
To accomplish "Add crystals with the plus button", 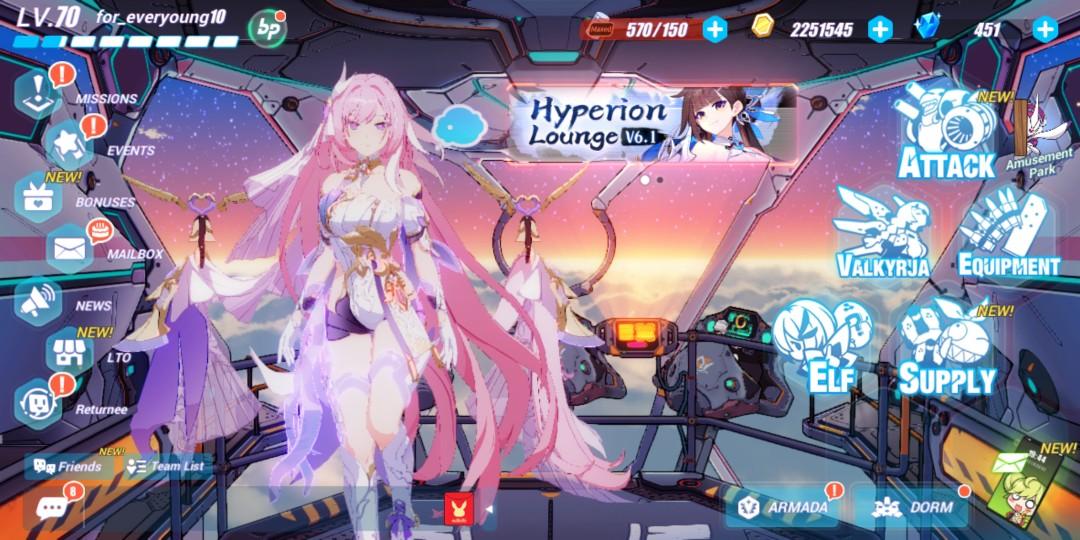I will point(1045,29).
